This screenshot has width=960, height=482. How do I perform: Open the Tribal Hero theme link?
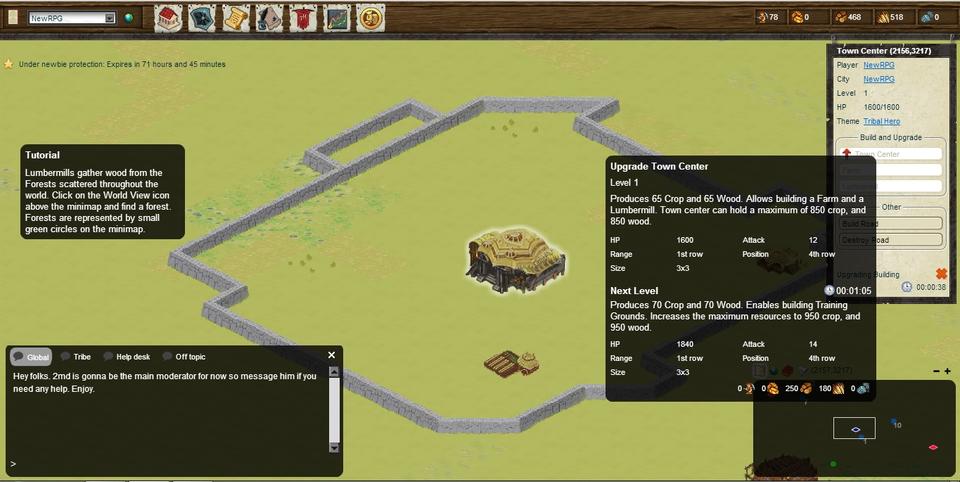[881, 121]
